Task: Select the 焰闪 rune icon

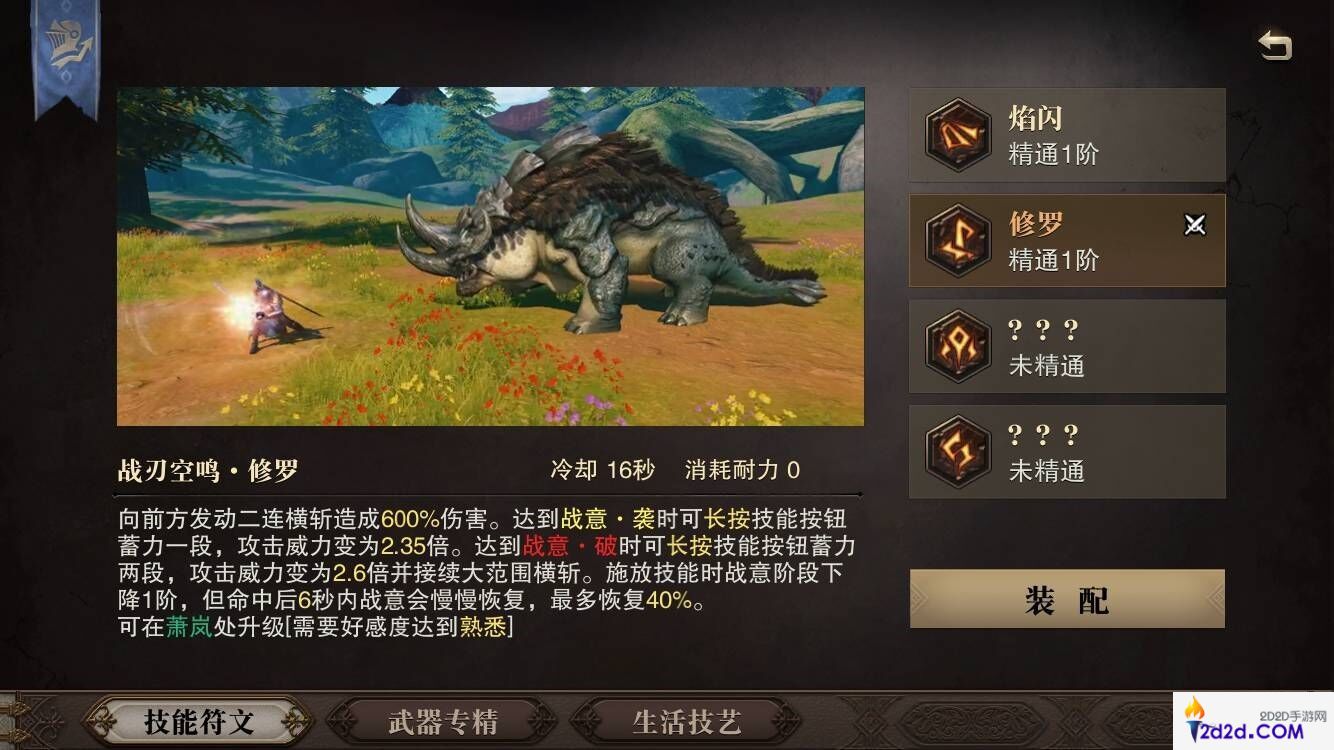Action: click(957, 134)
